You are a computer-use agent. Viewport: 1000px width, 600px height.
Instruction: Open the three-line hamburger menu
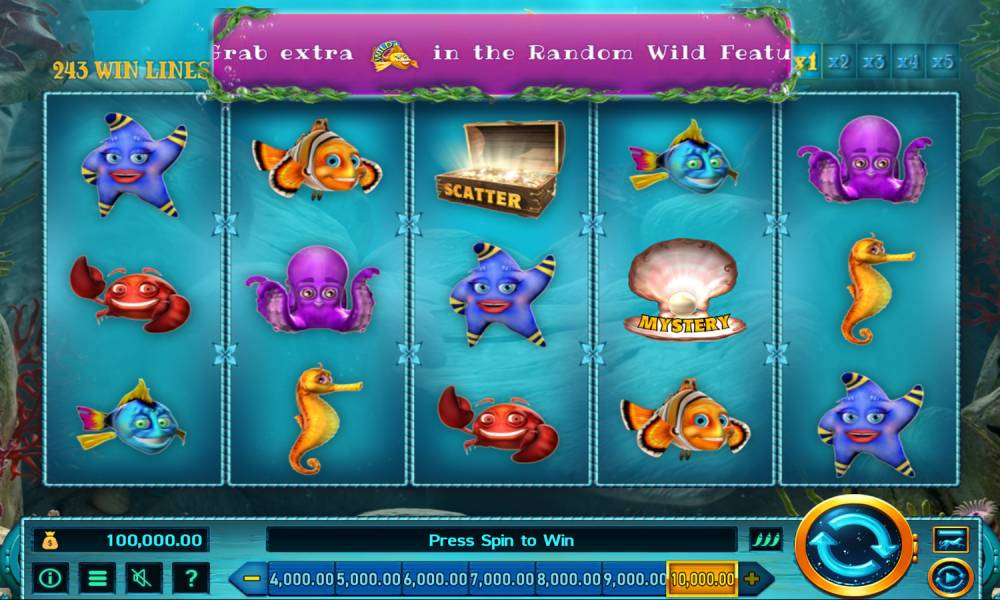[x=97, y=577]
